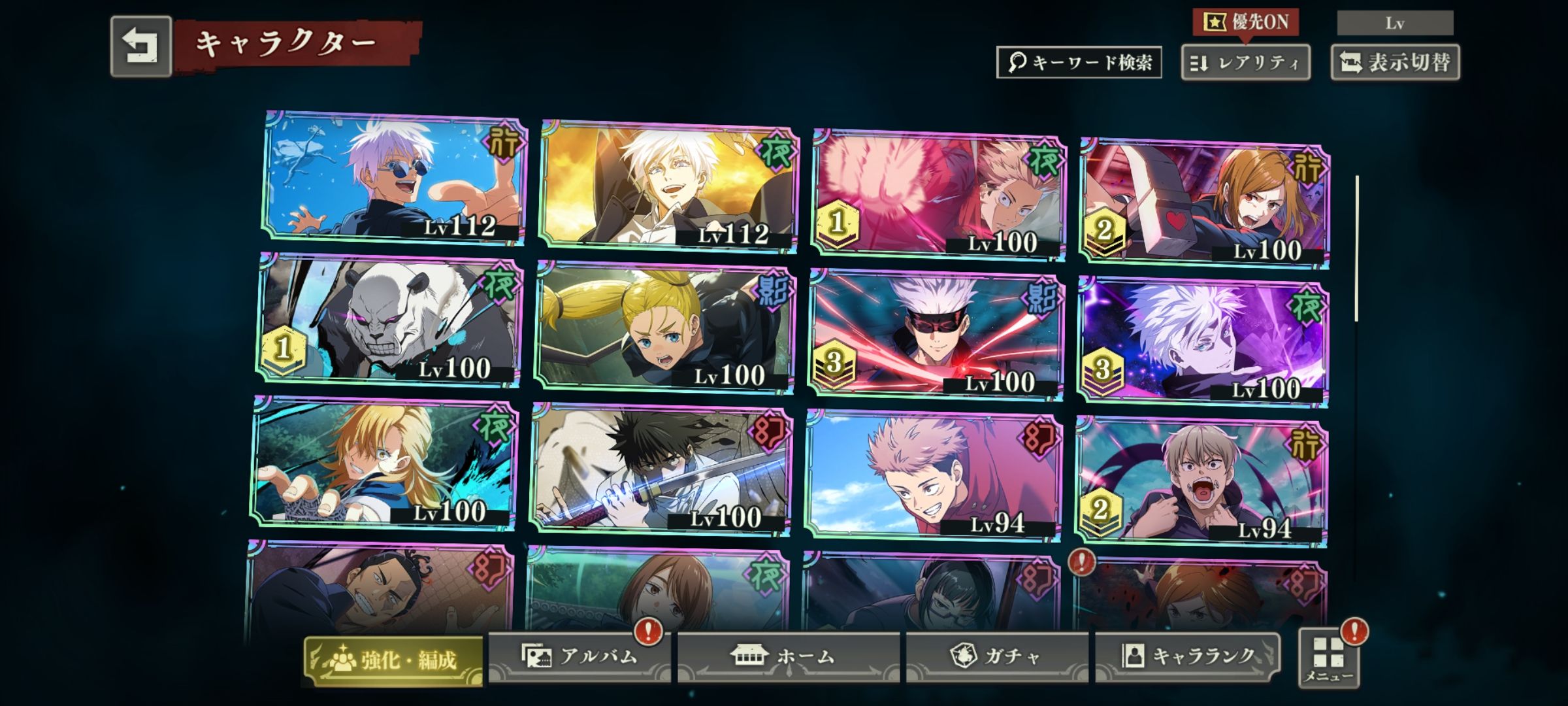Open the 強化・編成 tab
This screenshot has width=1568, height=706.
coord(393,659)
